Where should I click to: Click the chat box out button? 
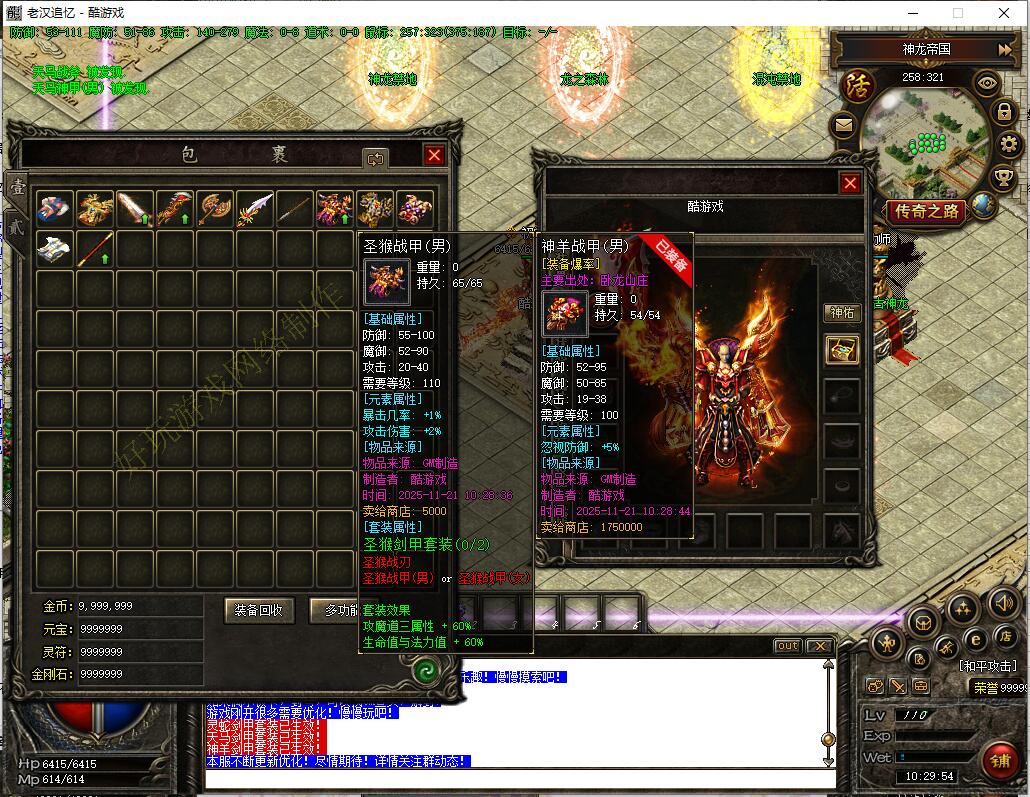pos(788,646)
